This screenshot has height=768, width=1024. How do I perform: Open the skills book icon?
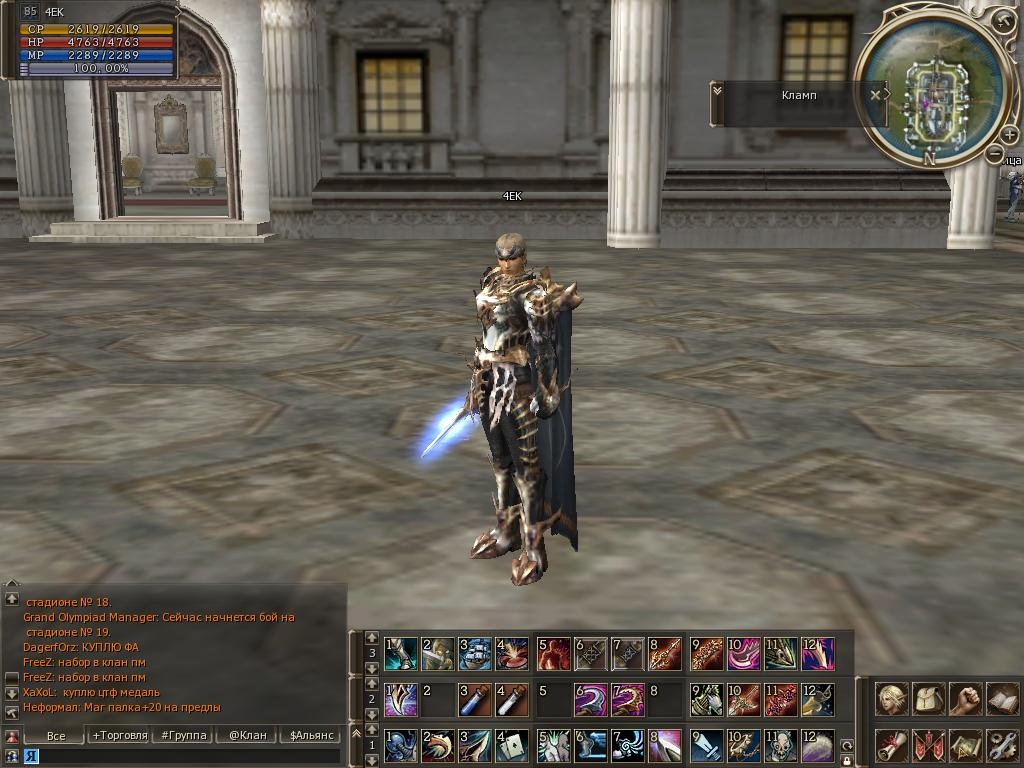[x=1002, y=698]
